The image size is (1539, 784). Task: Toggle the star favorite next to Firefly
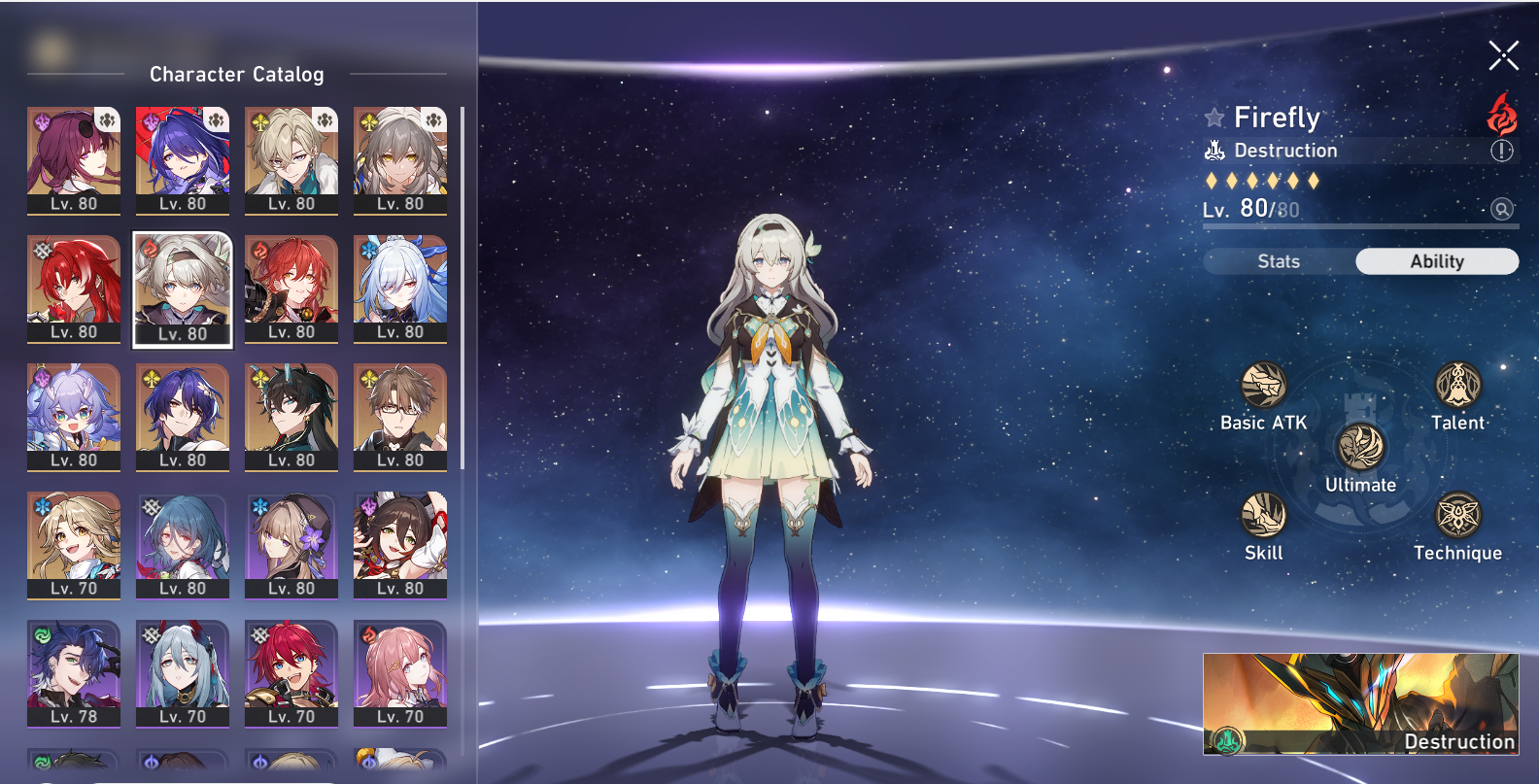[1214, 119]
